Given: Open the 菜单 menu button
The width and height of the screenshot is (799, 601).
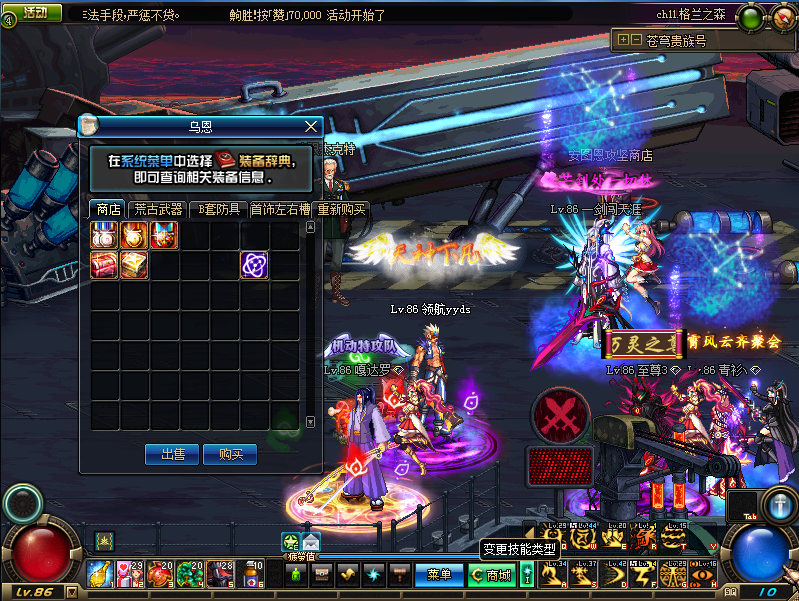Looking at the screenshot, I should coord(439,575).
